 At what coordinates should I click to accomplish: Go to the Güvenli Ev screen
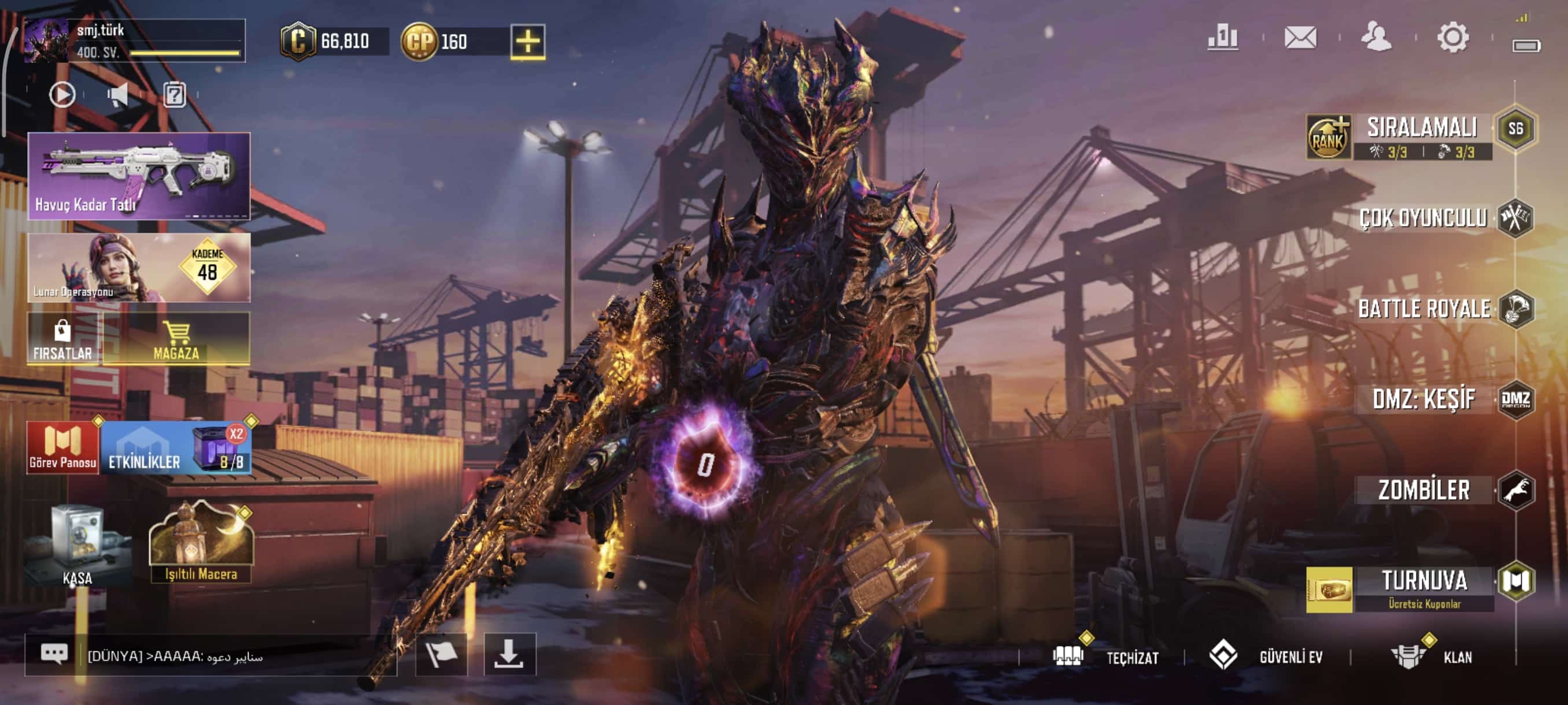coord(1266,657)
